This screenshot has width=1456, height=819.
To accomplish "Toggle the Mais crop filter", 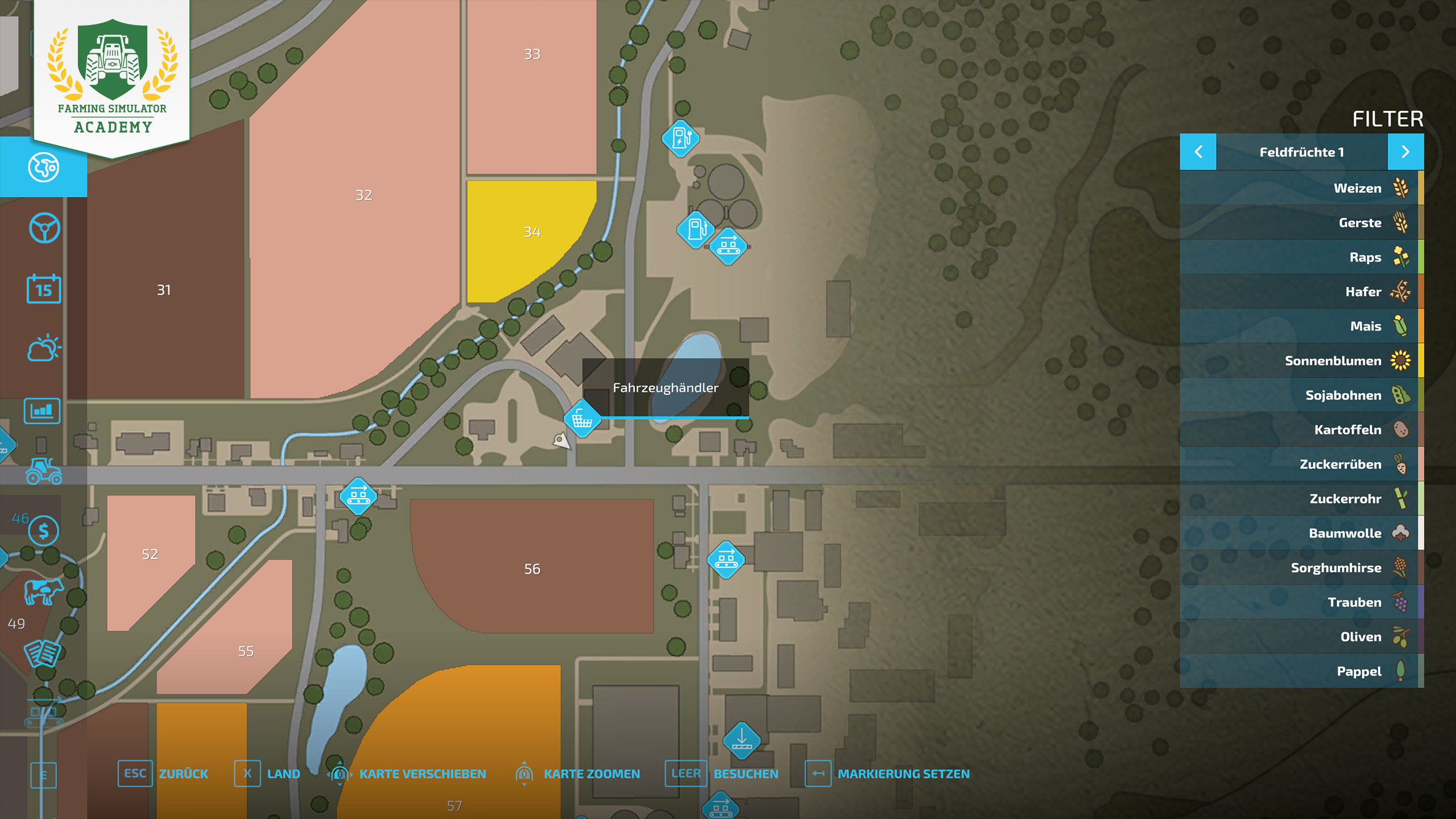I will click(1301, 326).
